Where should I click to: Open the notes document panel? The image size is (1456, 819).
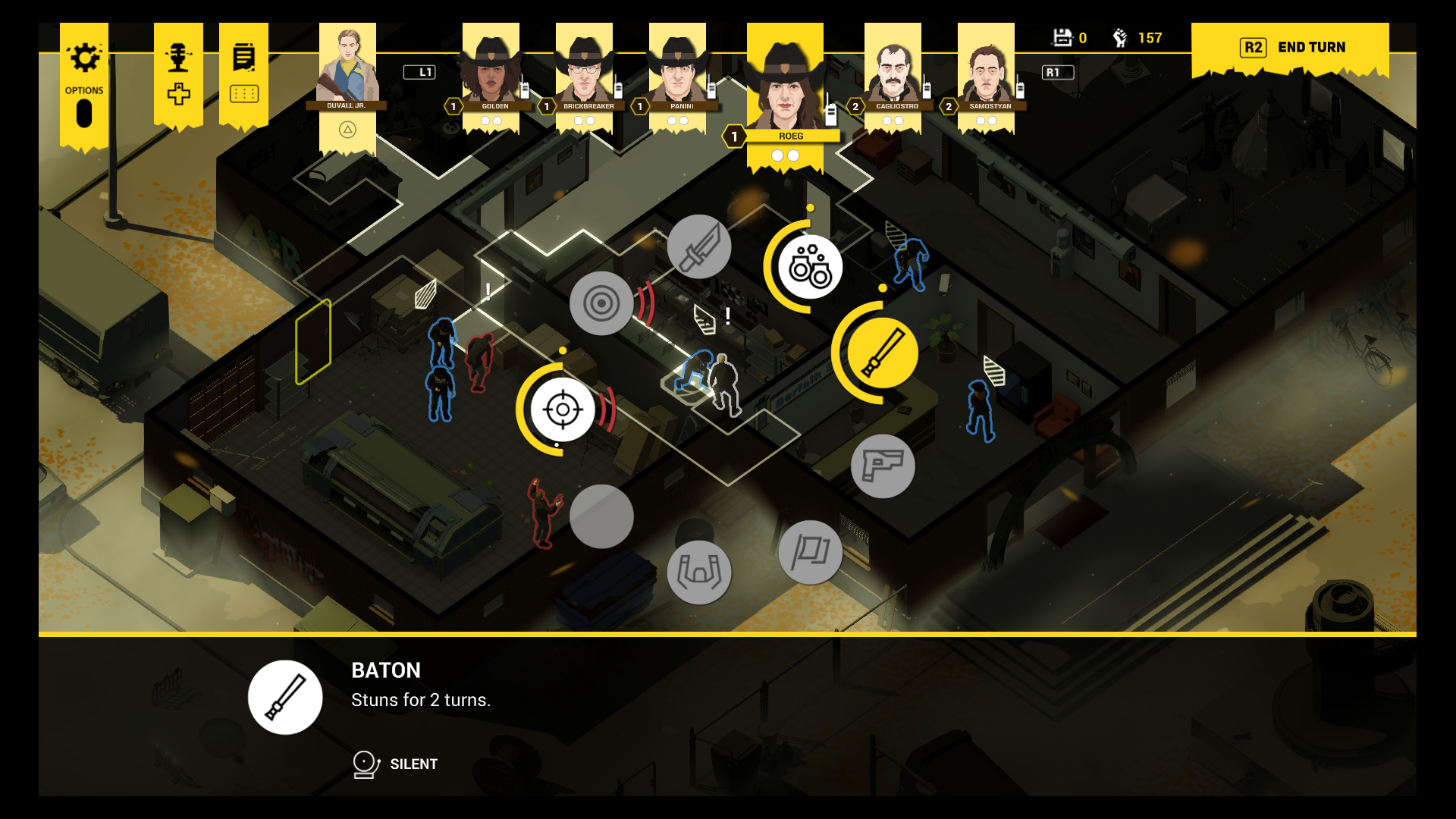[x=243, y=73]
